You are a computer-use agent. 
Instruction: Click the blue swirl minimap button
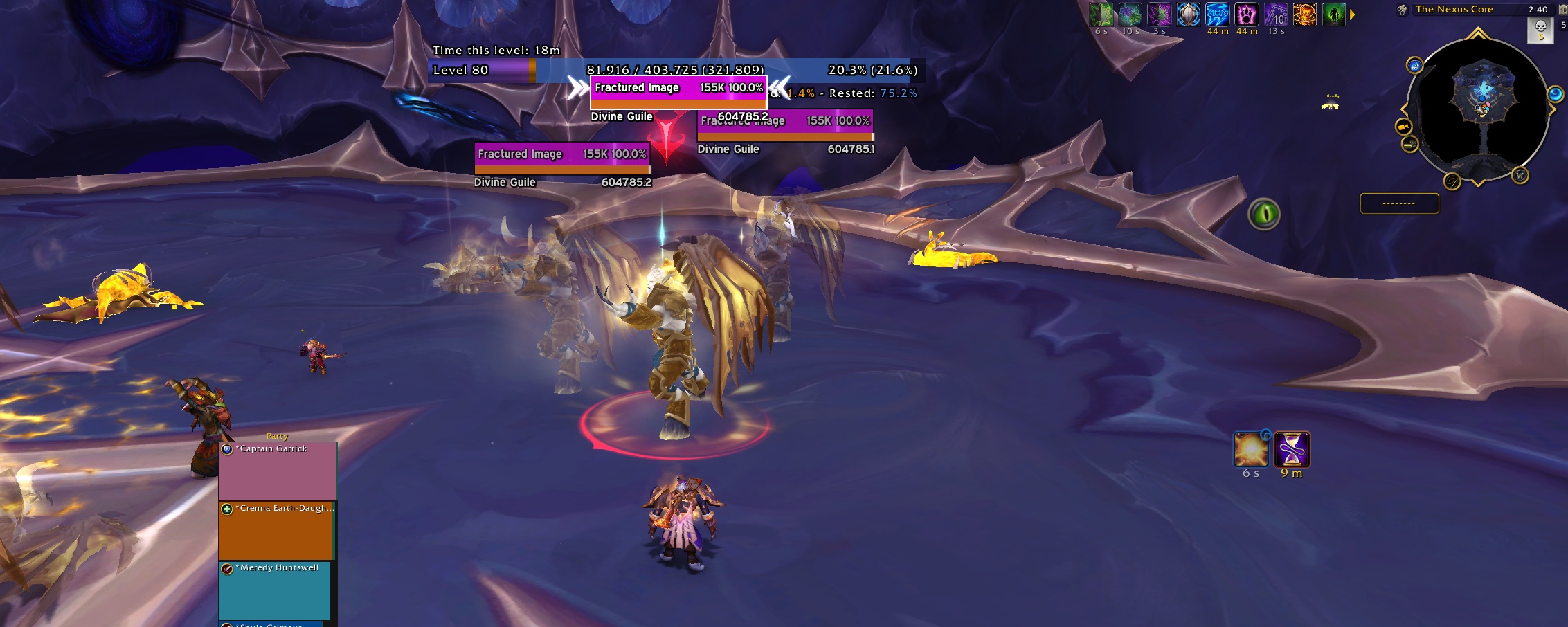(1555, 94)
